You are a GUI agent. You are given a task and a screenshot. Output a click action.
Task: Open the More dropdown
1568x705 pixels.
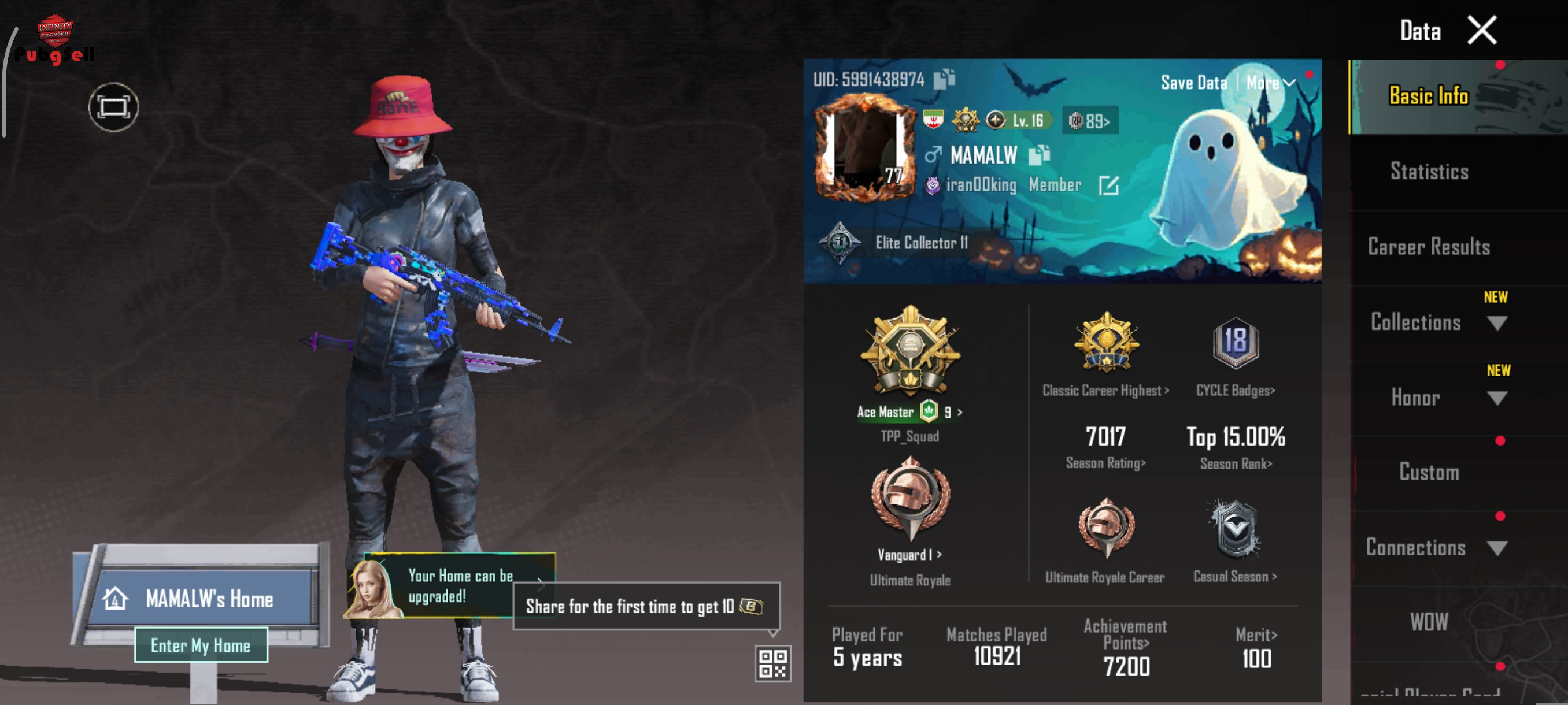coord(1271,83)
